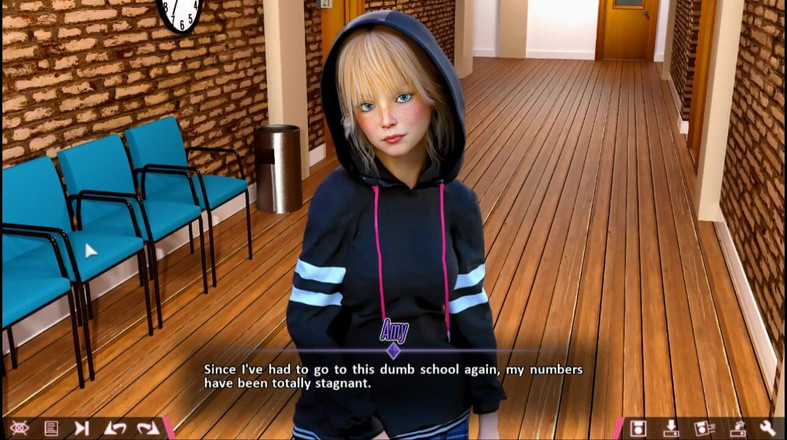Quick save with the floppy disk dash icon

pyautogui.click(x=704, y=428)
